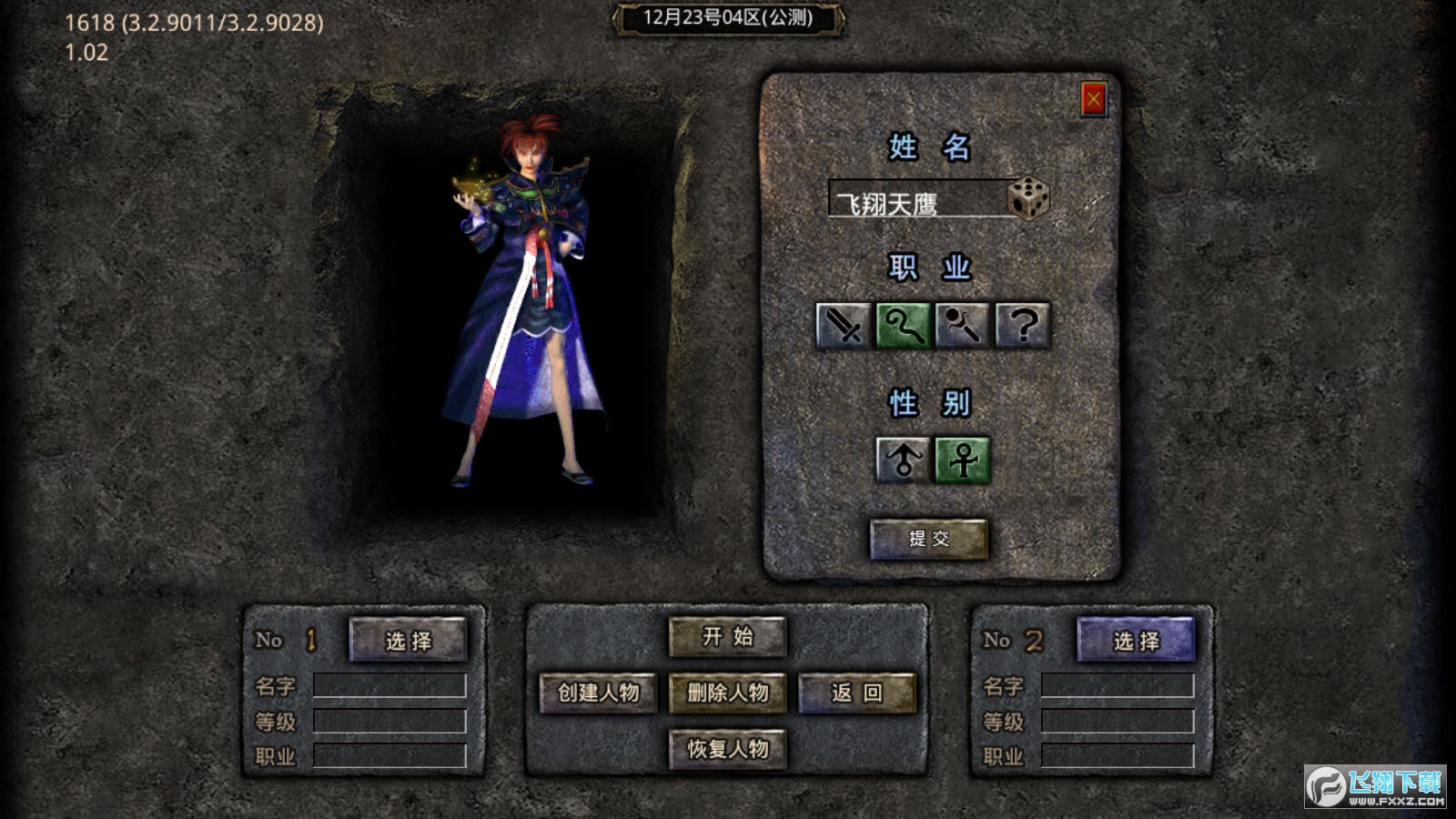This screenshot has width=1456, height=819.
Task: Choose the male gender symbol
Action: coord(903,459)
